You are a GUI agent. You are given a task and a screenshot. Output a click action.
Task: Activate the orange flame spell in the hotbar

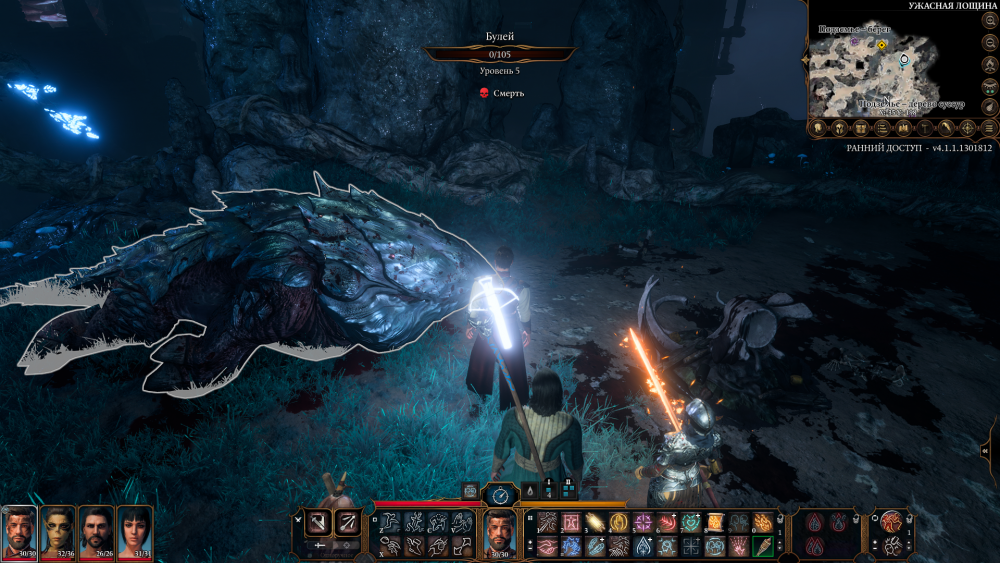pyautogui.click(x=764, y=521)
